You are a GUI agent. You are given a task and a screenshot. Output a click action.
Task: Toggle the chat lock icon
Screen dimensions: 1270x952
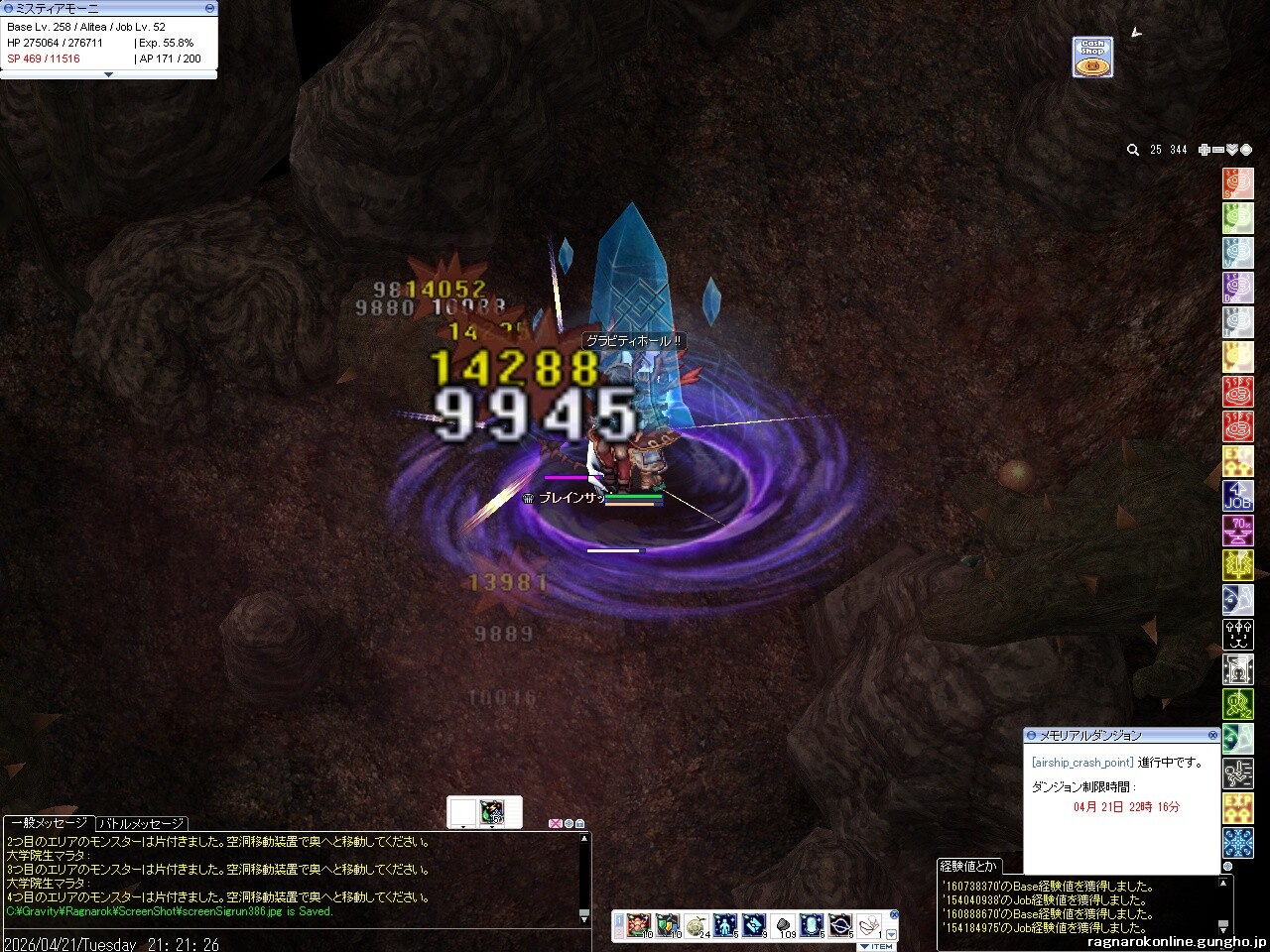579,823
